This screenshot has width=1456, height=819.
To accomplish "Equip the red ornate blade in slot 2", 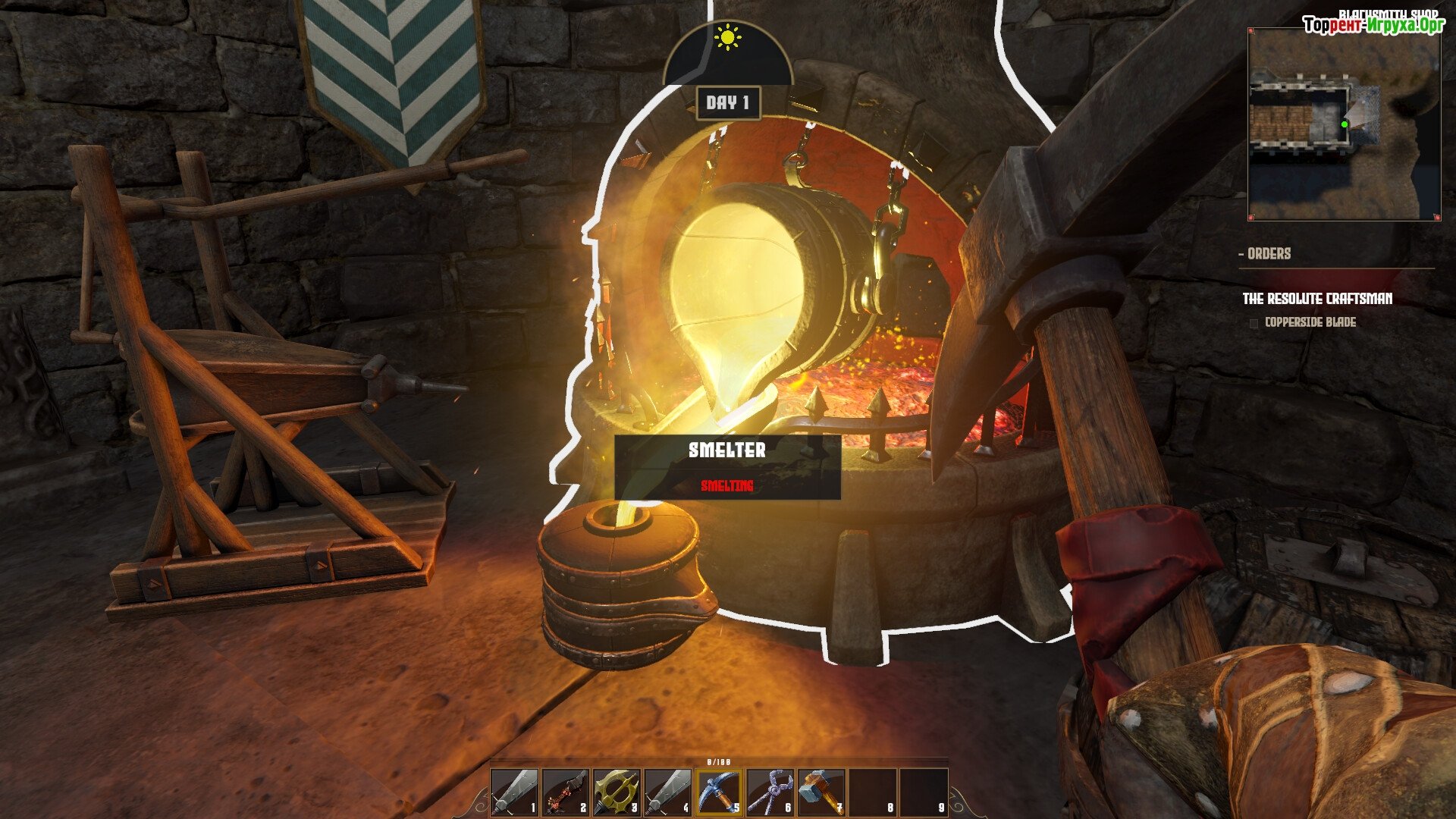I will pyautogui.click(x=566, y=792).
